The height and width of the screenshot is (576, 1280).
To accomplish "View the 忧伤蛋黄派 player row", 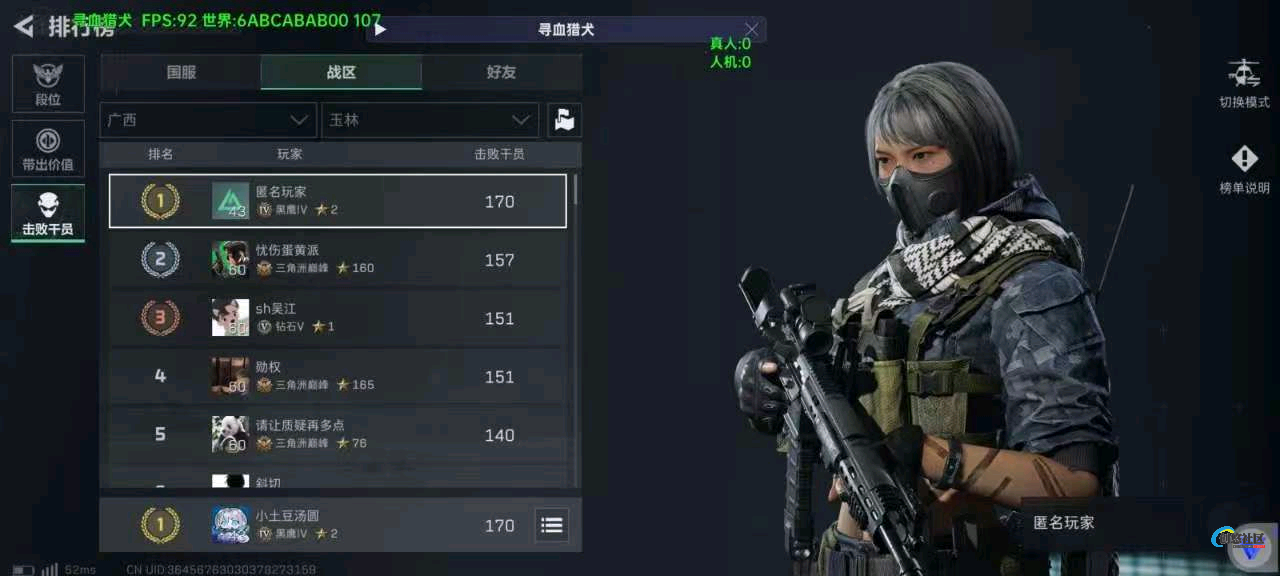I will [x=336, y=260].
